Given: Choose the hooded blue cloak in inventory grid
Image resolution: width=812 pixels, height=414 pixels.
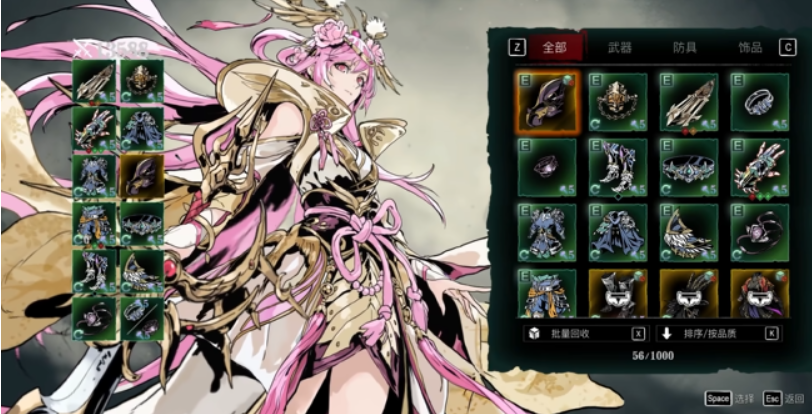Looking at the screenshot, I should click(617, 231).
